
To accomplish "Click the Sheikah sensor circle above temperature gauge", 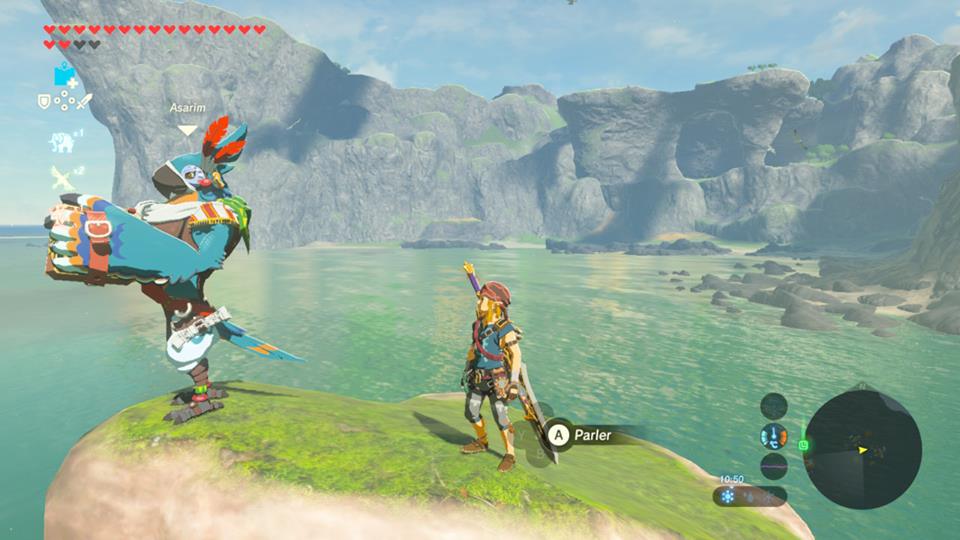I will click(773, 406).
